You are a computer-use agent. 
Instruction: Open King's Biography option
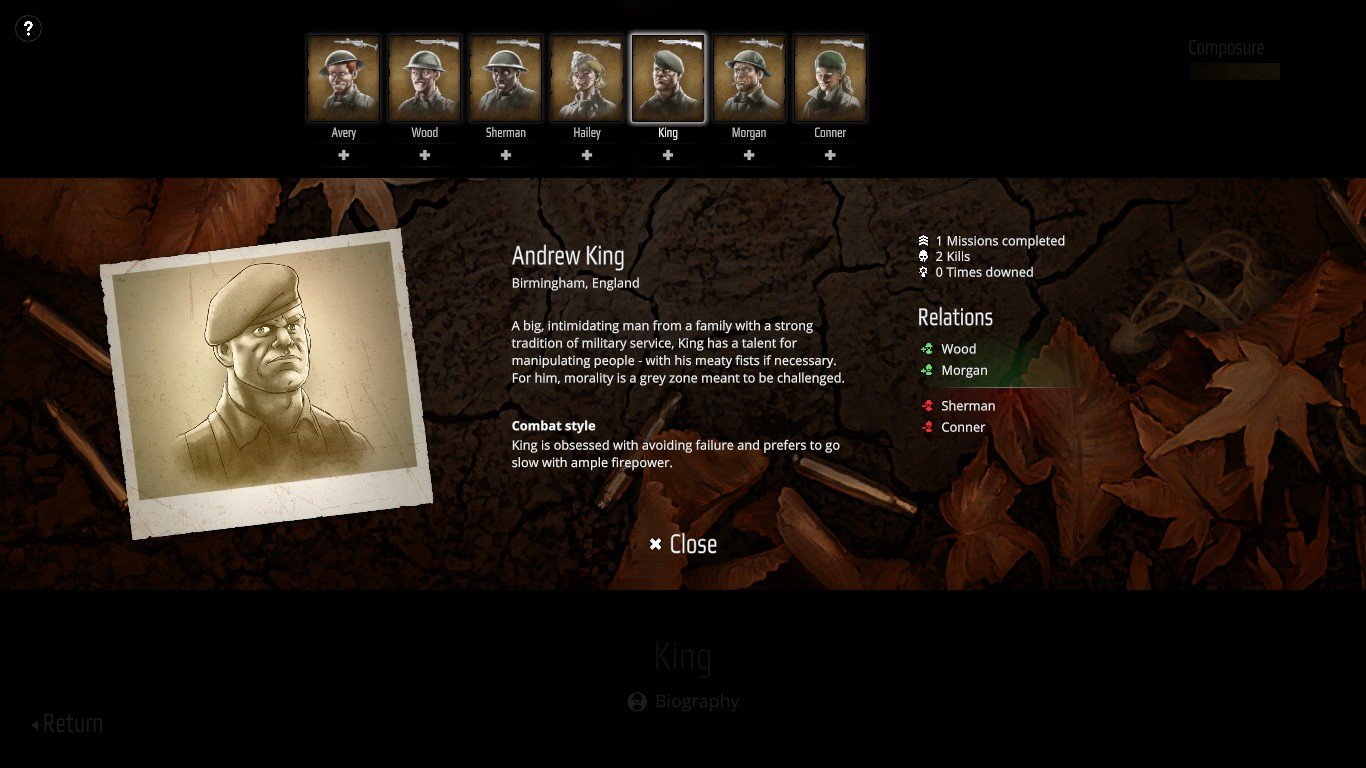click(x=684, y=702)
